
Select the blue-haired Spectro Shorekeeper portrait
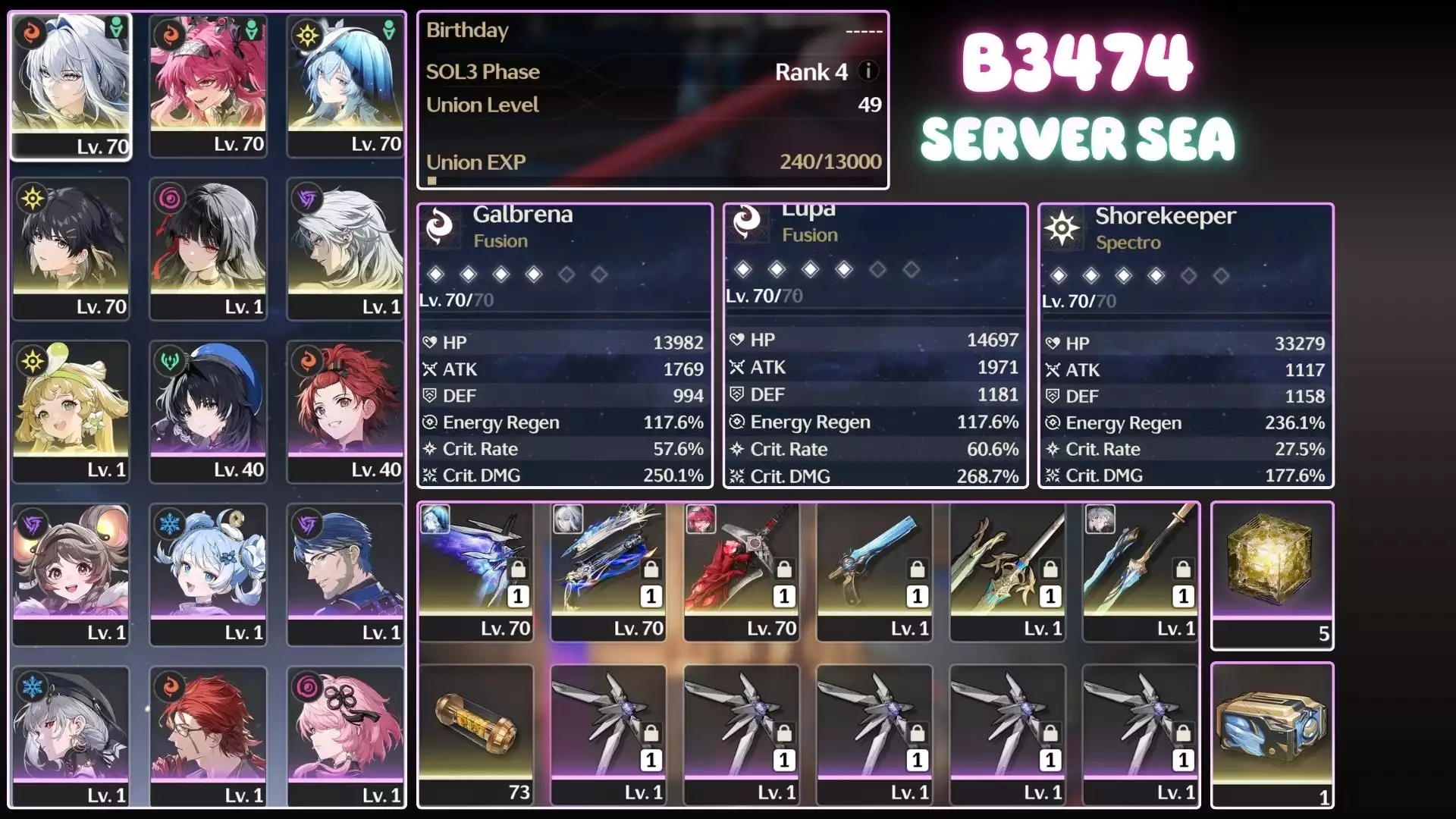click(x=345, y=85)
